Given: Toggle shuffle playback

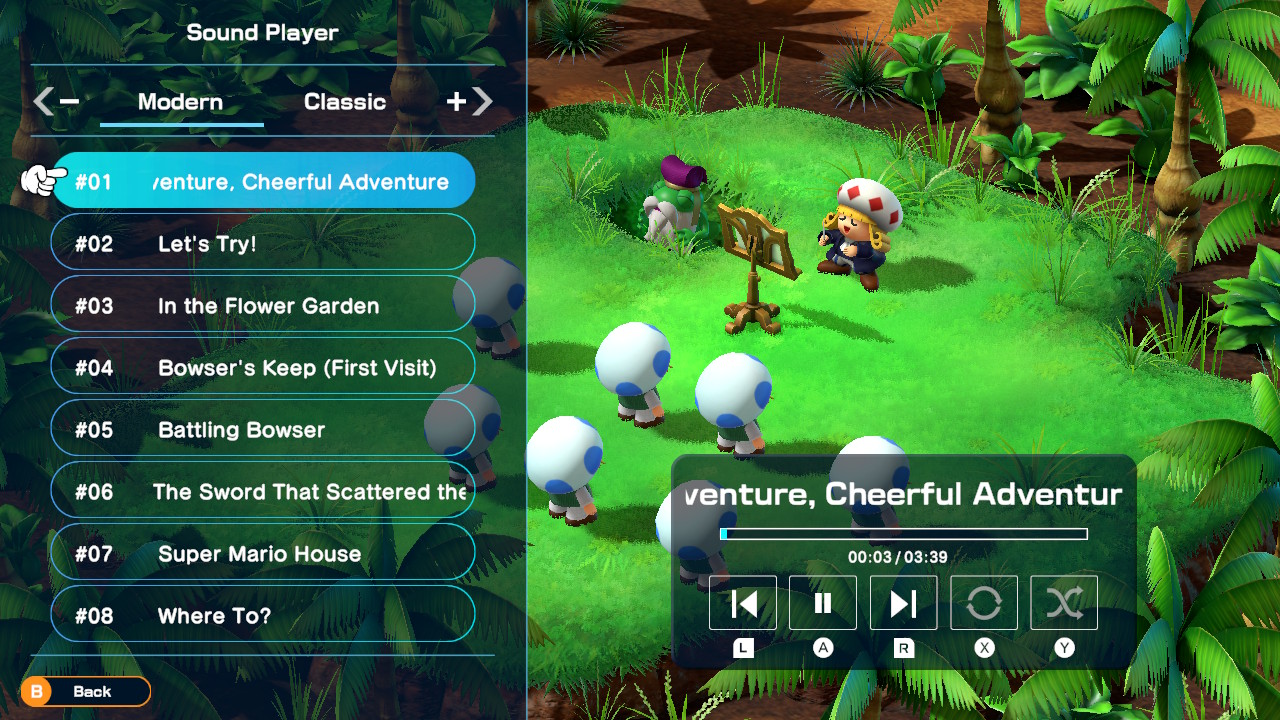Looking at the screenshot, I should [x=1064, y=603].
